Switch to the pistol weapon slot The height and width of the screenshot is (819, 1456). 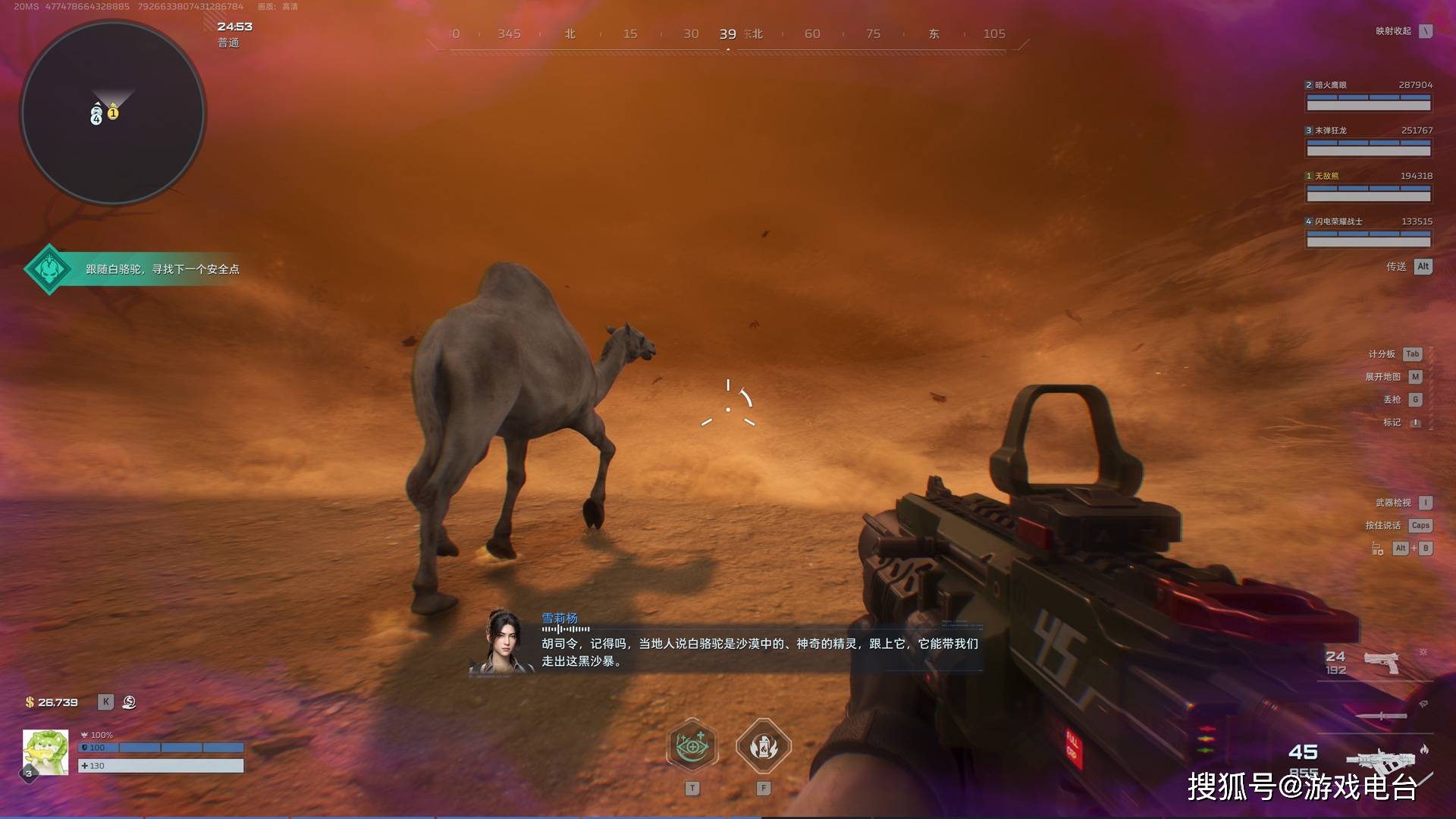tap(1382, 662)
